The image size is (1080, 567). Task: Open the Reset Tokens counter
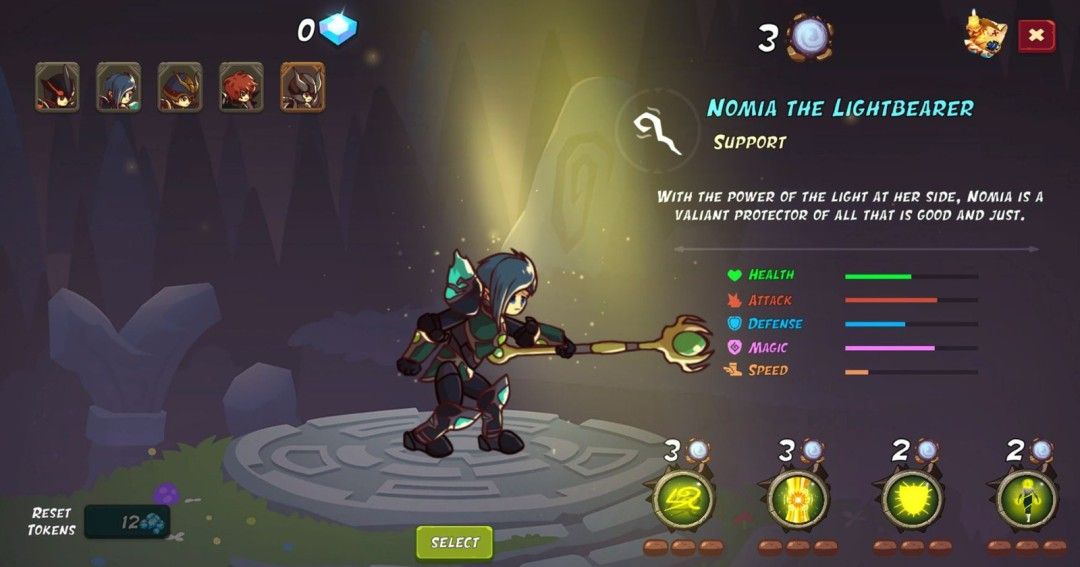(x=127, y=521)
